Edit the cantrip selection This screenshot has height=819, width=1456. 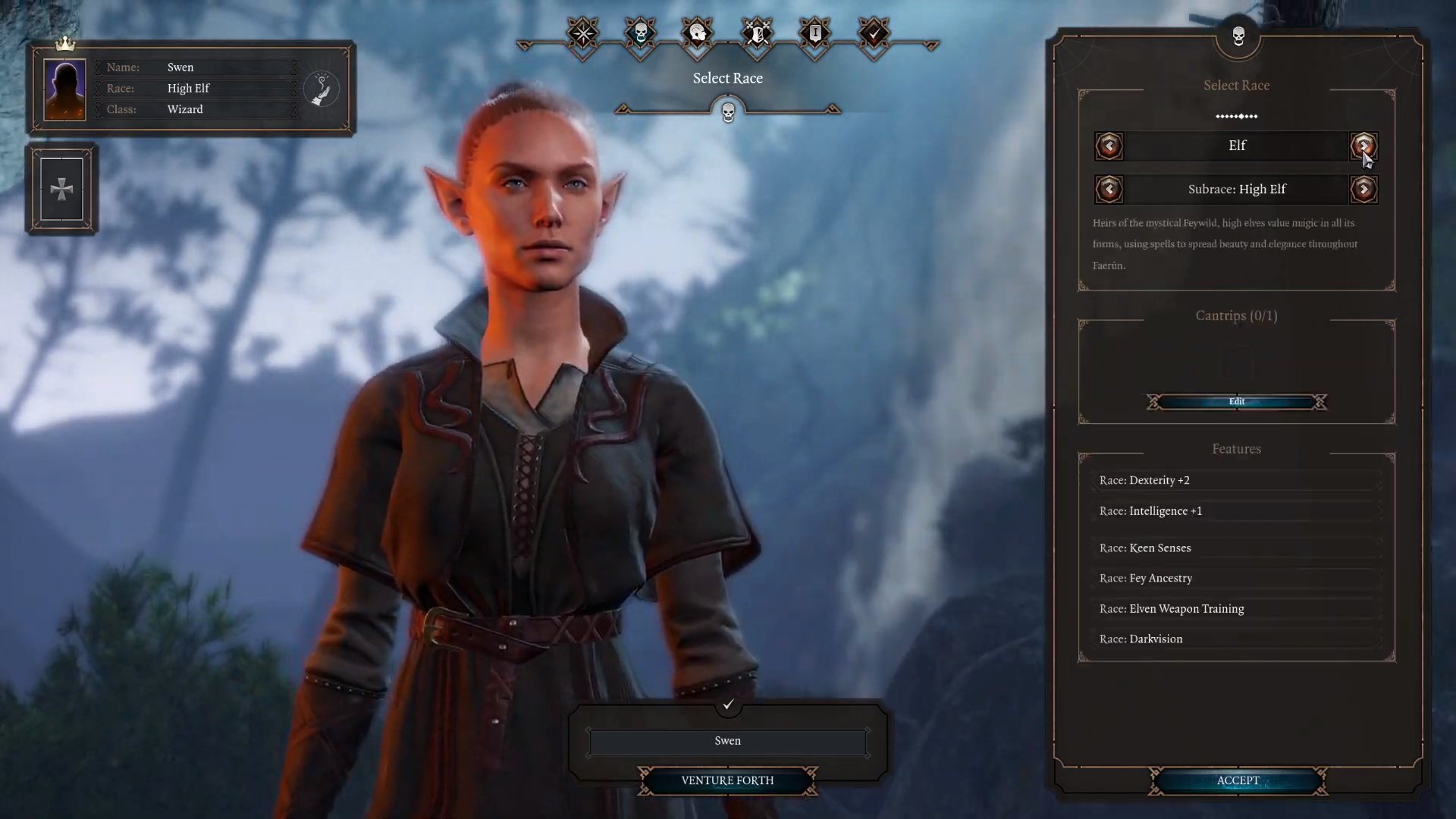click(1236, 402)
